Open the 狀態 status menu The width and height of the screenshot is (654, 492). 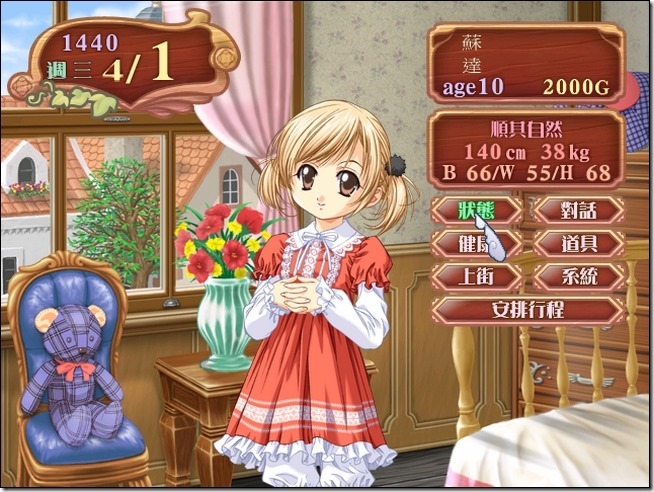[x=476, y=210]
